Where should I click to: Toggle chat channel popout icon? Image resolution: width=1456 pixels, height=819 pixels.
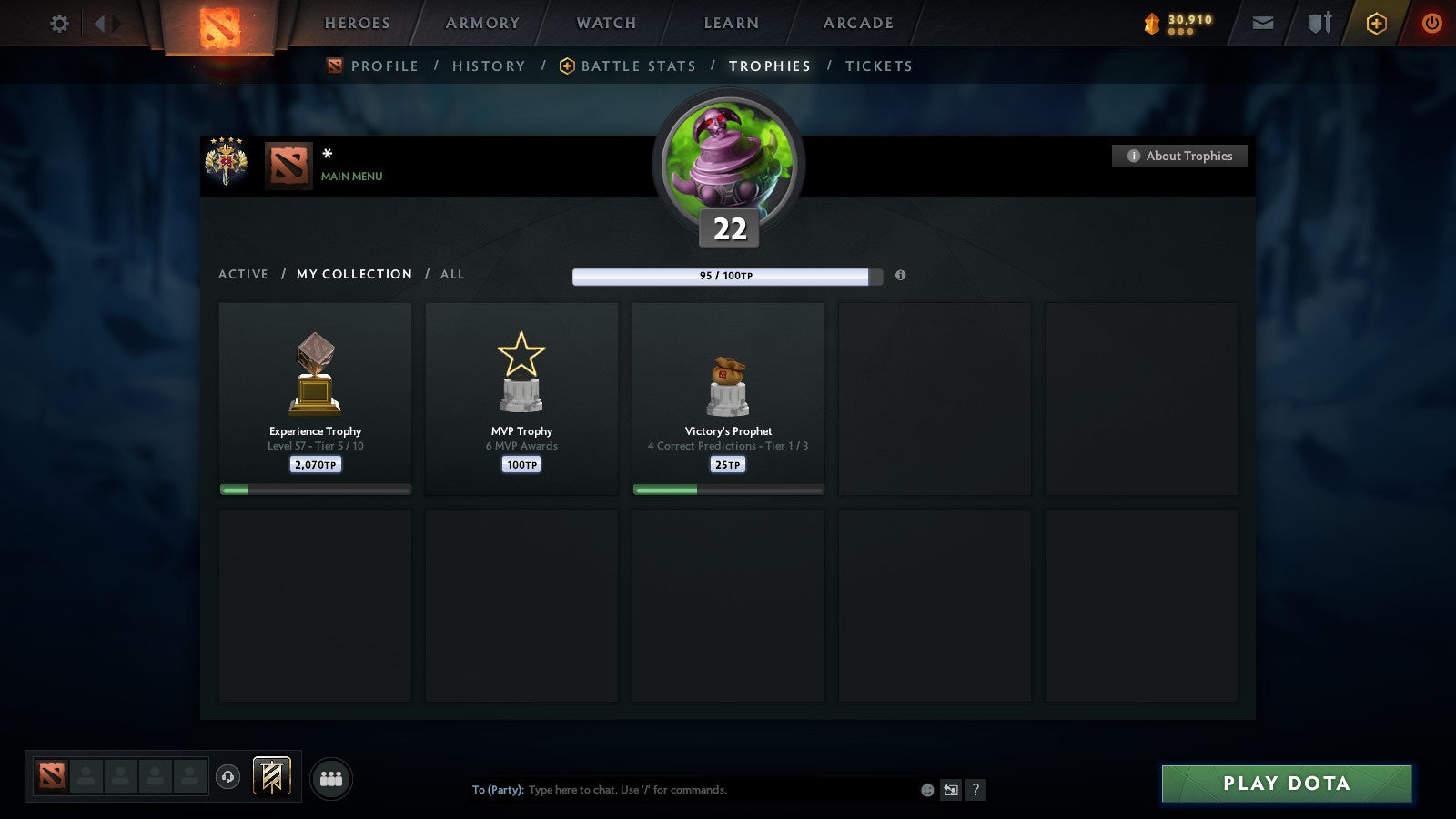[950, 791]
